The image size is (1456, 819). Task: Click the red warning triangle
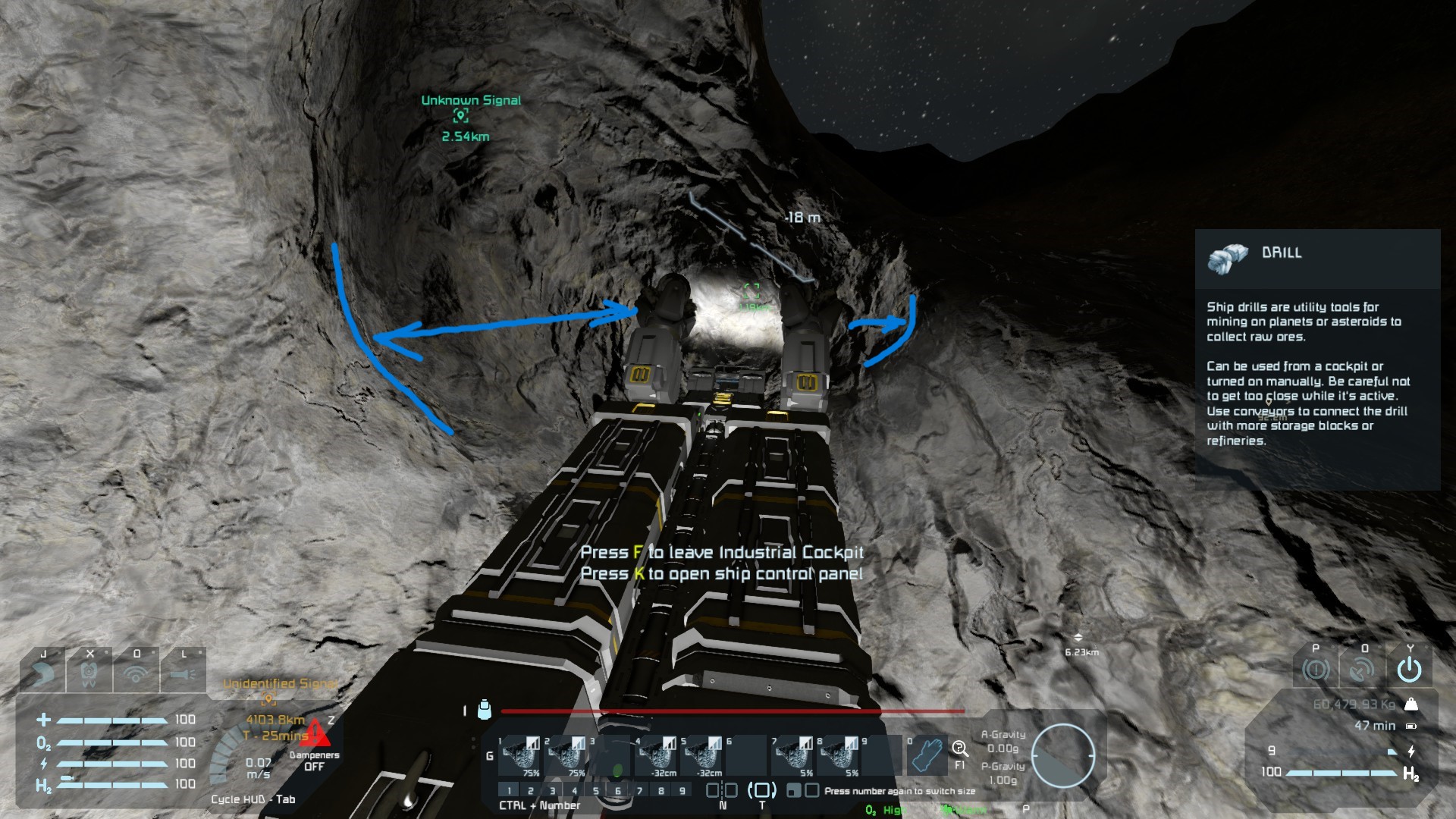315,733
